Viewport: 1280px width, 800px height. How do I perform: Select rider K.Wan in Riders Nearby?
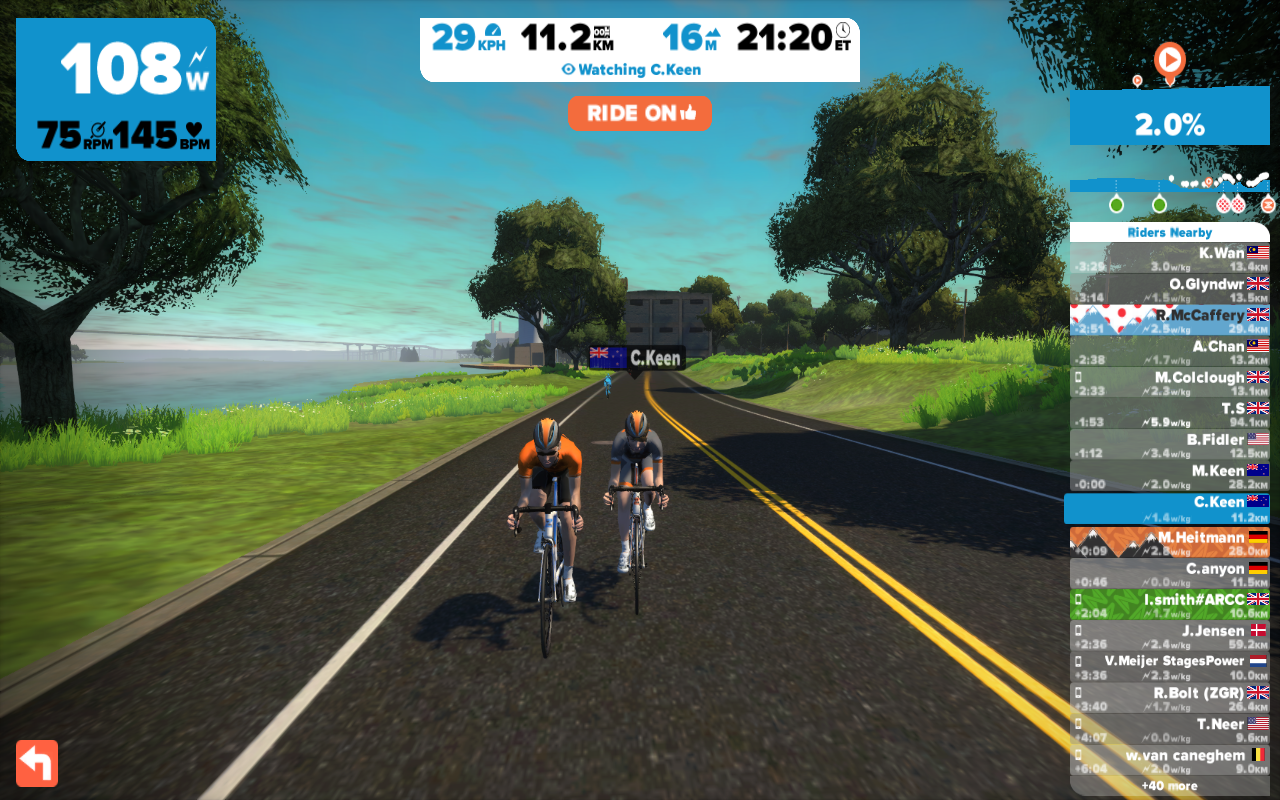click(1169, 259)
